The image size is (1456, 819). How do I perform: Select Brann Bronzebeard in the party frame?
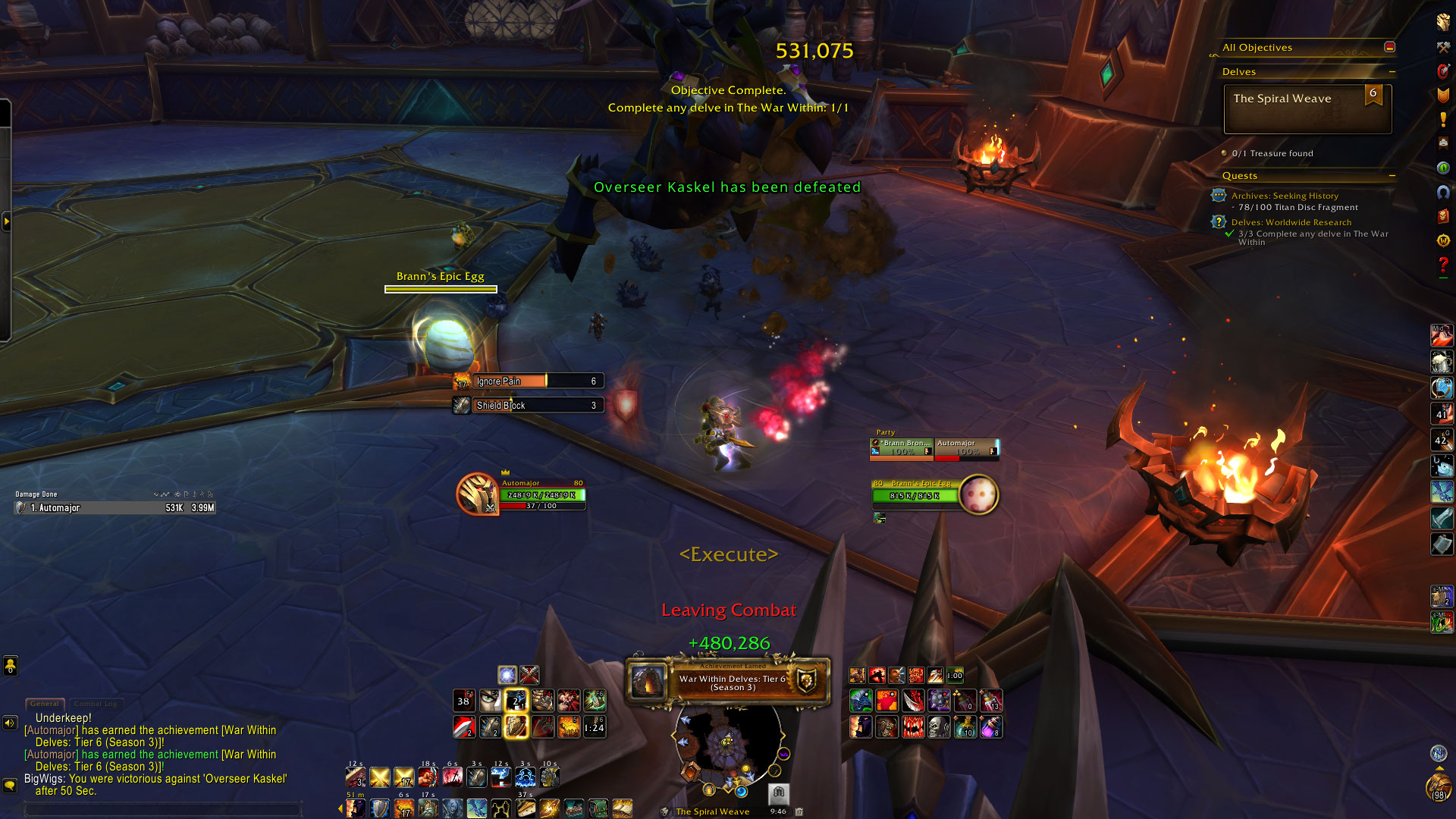point(902,448)
